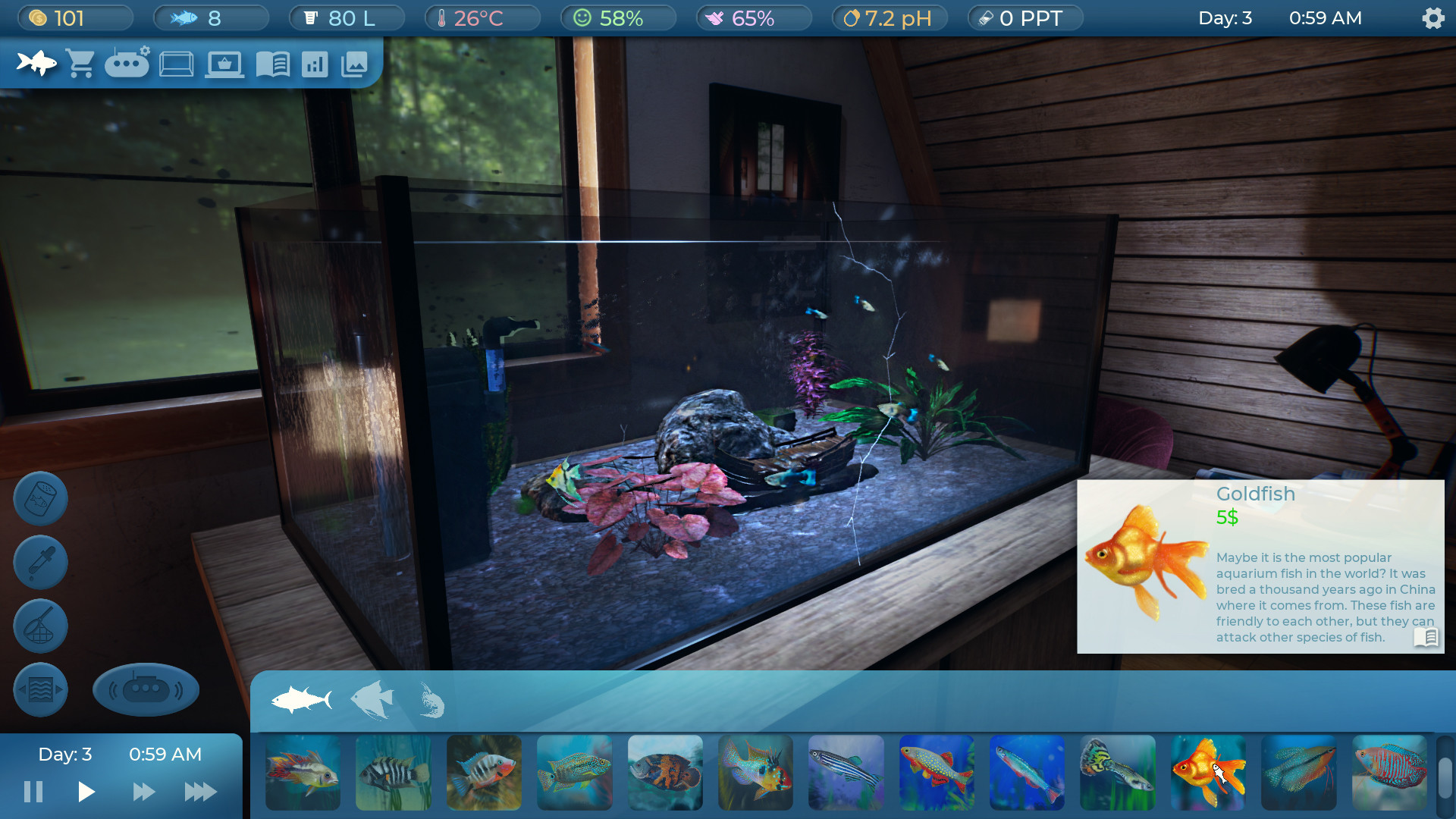Grab the fishing net tool
Image resolution: width=1456 pixels, height=819 pixels.
click(x=40, y=626)
